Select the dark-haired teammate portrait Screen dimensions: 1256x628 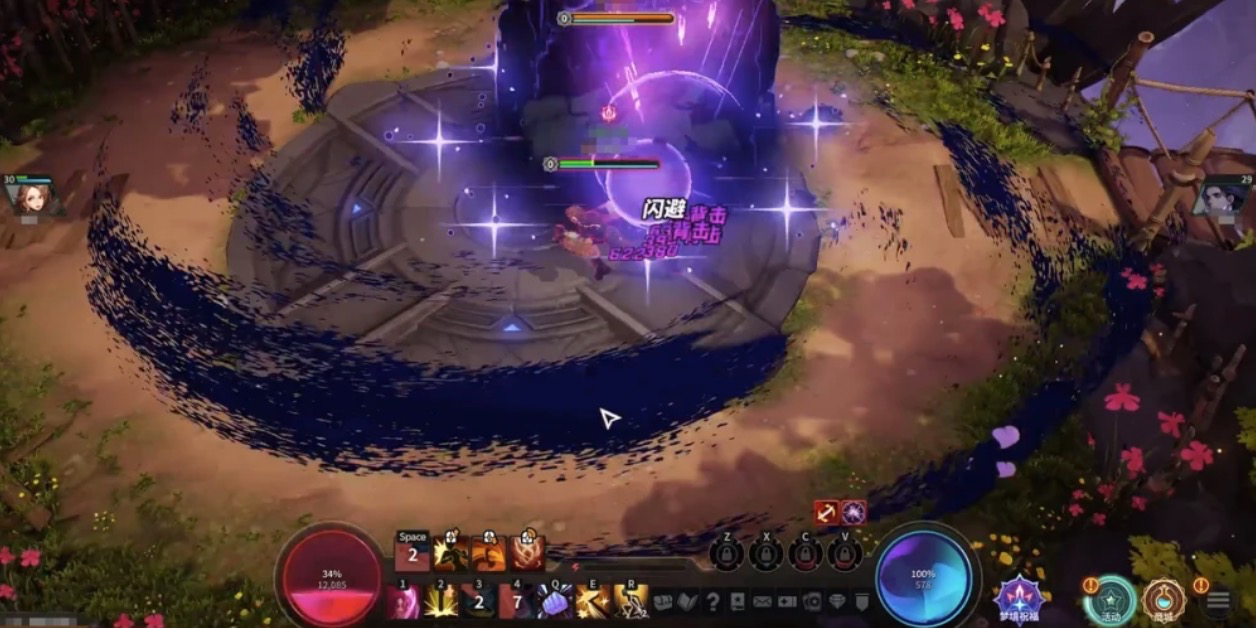click(x=1221, y=195)
